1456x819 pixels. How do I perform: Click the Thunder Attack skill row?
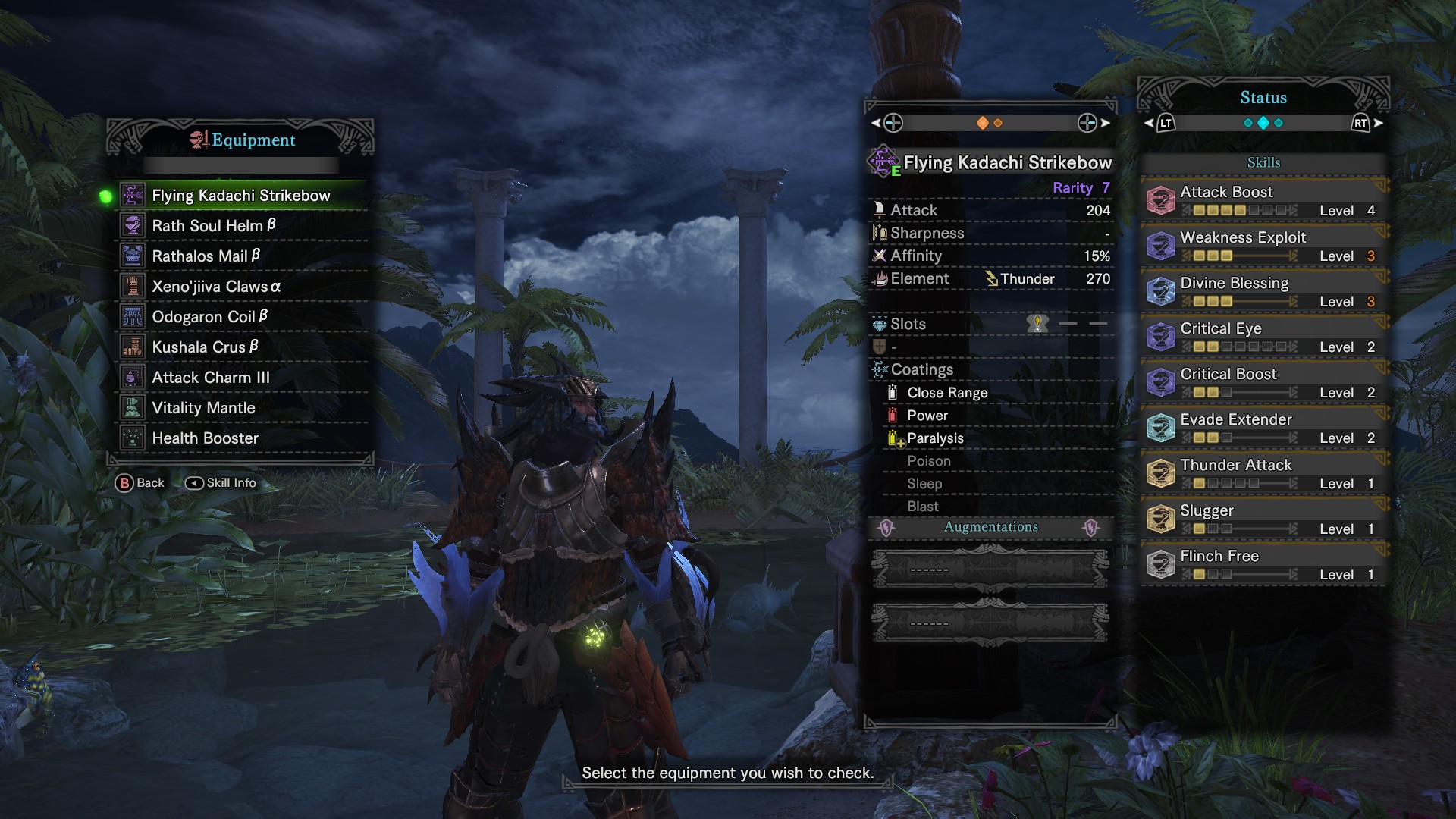click(1263, 473)
